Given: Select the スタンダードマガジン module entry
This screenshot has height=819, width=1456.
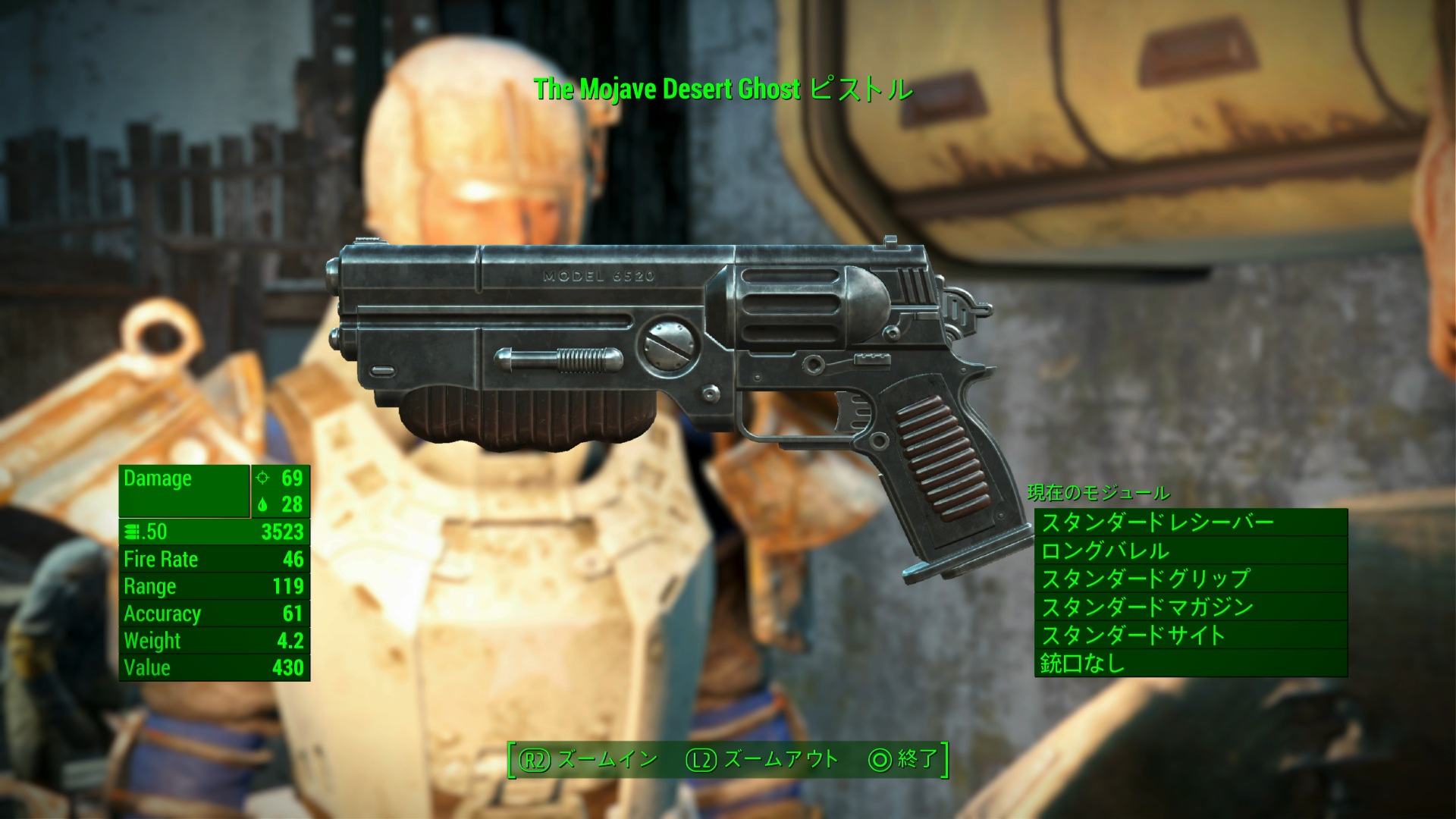Looking at the screenshot, I should point(1190,607).
